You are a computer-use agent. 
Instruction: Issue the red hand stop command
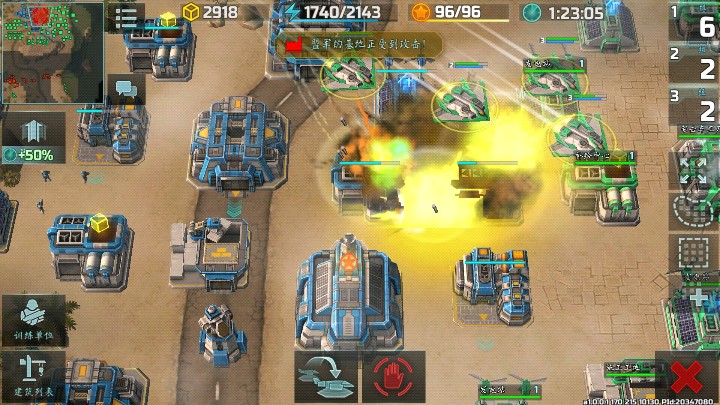398,377
